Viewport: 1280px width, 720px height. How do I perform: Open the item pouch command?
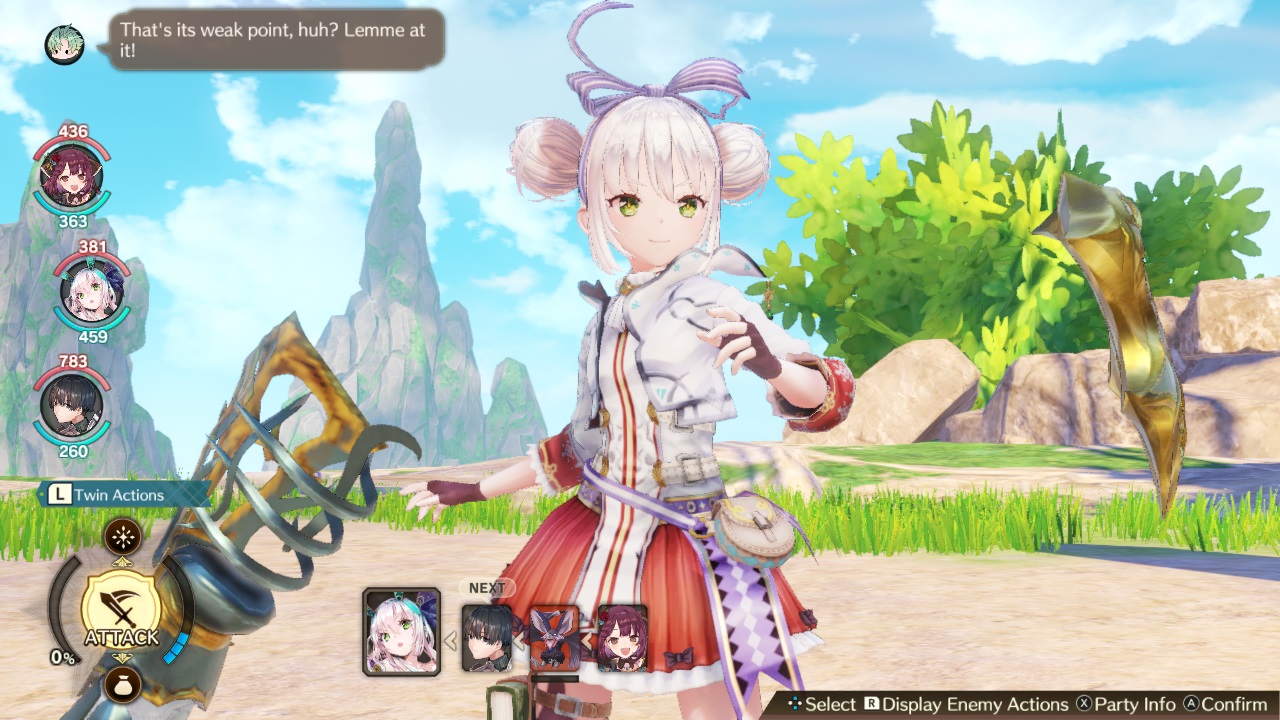[123, 683]
